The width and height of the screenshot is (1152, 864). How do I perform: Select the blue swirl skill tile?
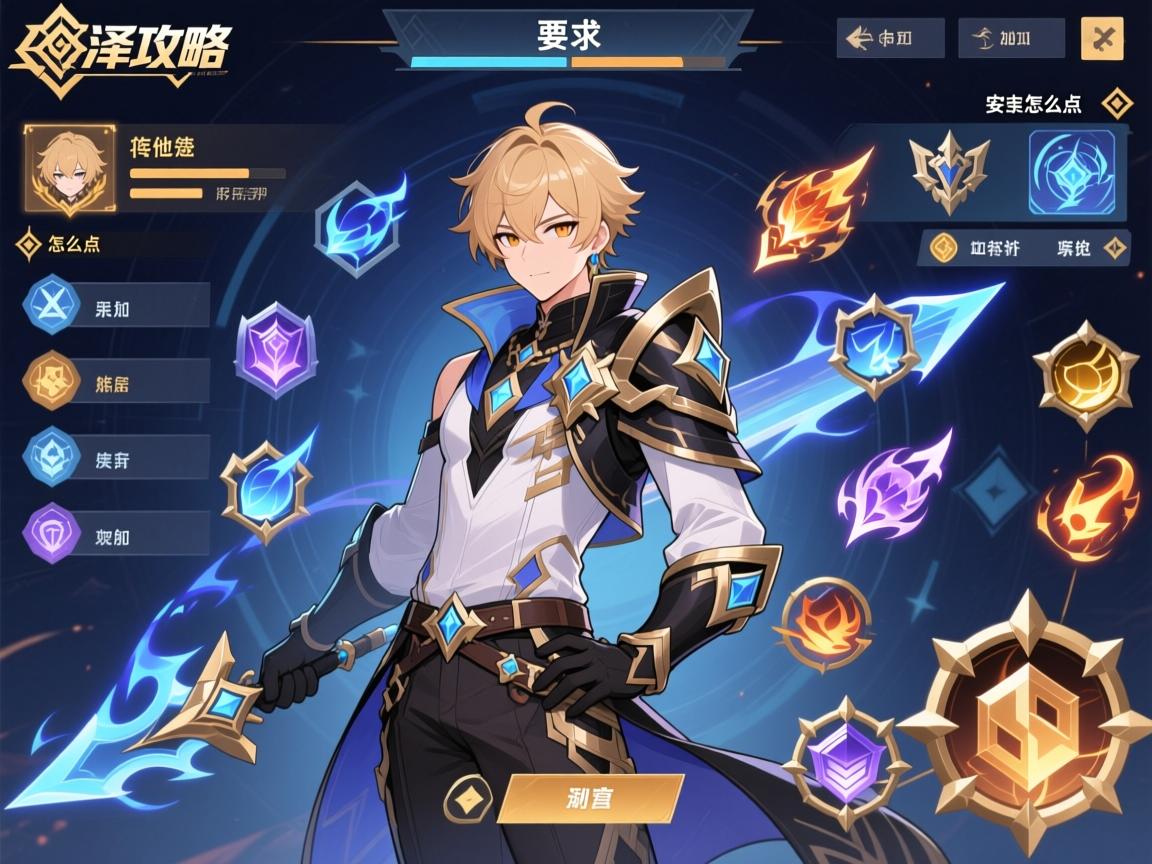coord(1071,168)
